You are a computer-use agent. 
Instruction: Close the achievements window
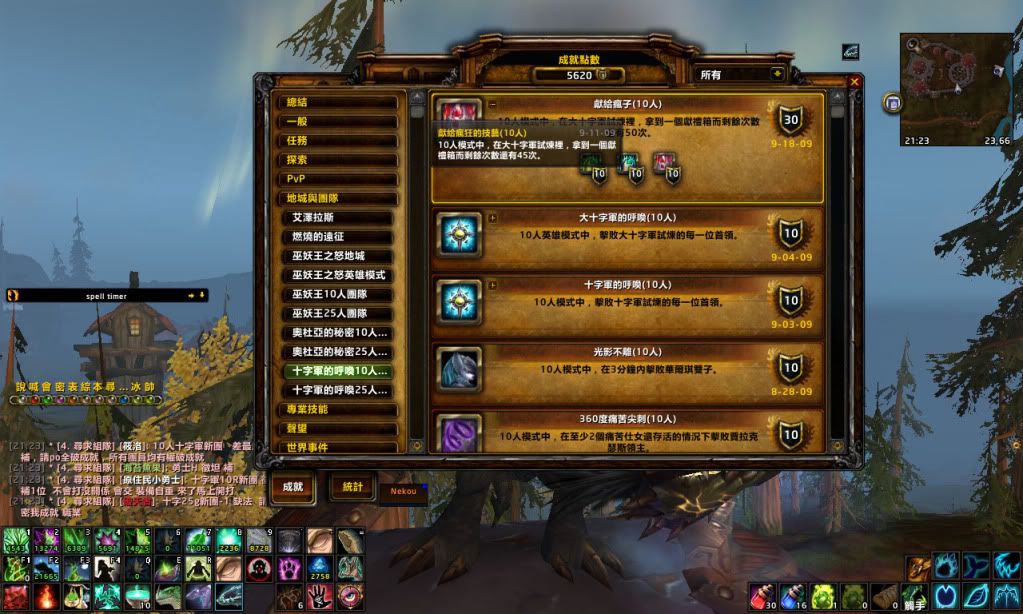pos(854,82)
